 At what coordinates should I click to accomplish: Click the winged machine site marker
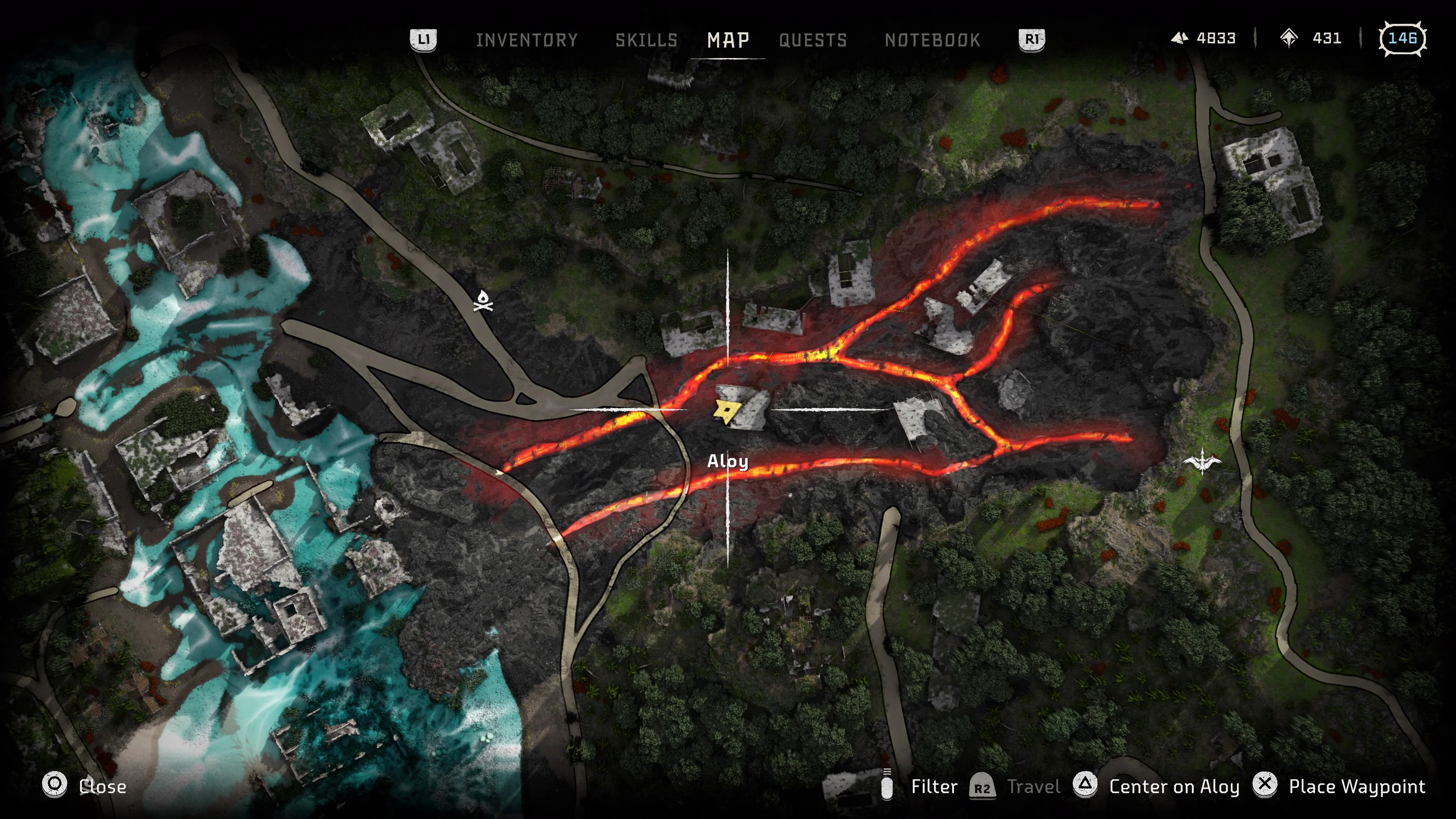pyautogui.click(x=1202, y=462)
